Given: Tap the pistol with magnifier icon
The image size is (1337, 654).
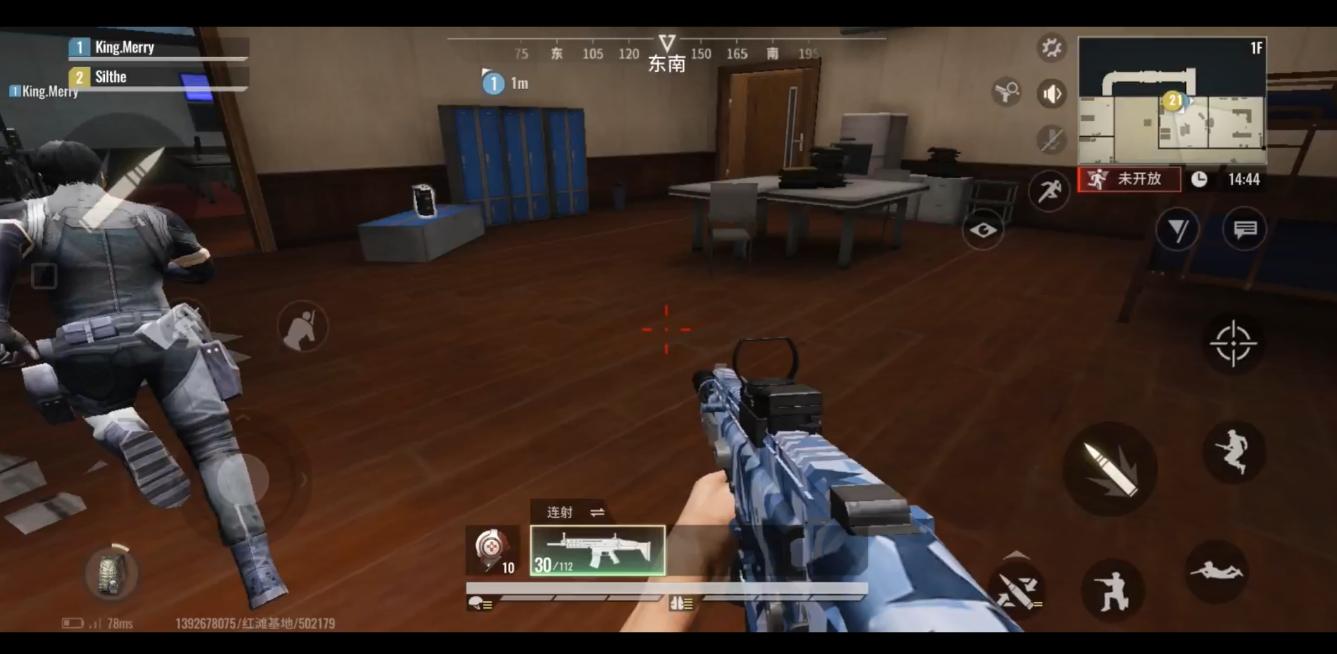Looking at the screenshot, I should tap(1006, 93).
